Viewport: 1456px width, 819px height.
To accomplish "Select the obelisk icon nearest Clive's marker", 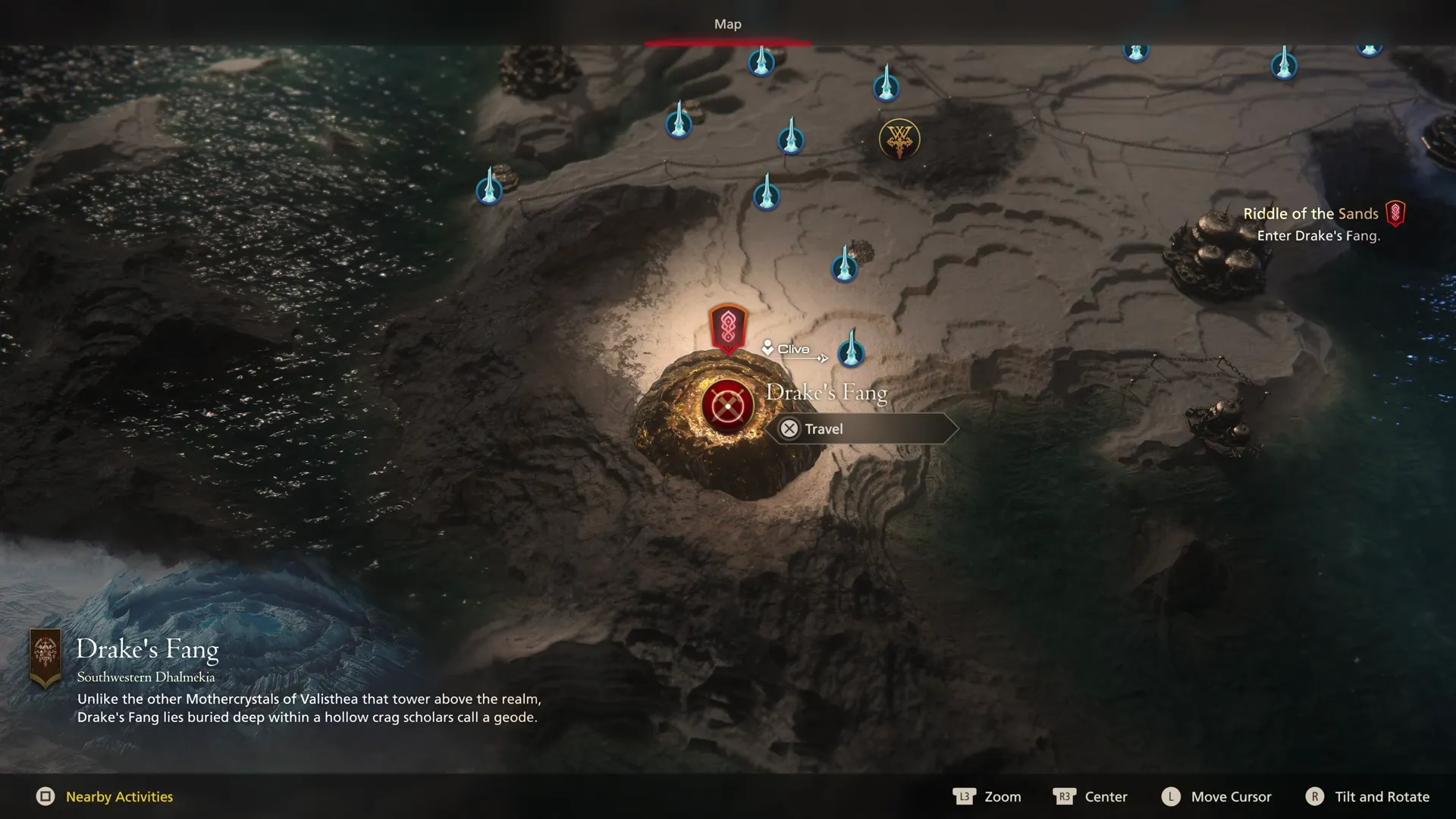I will (852, 353).
